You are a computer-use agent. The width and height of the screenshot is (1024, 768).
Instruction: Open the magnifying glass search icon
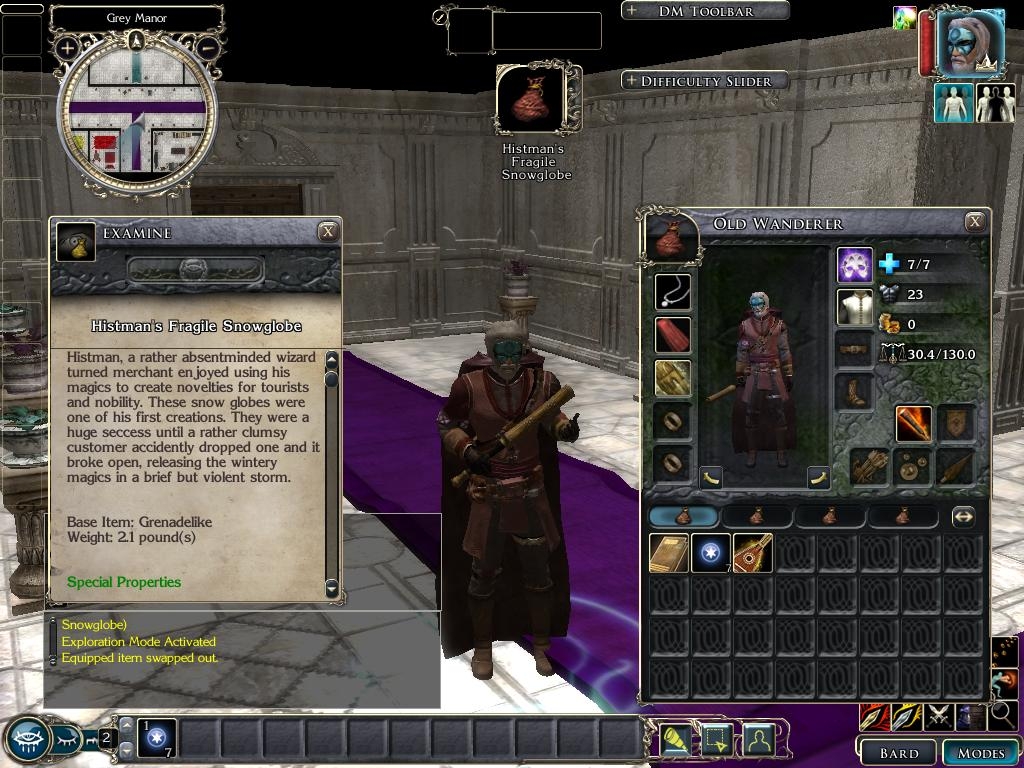pos(1001,715)
